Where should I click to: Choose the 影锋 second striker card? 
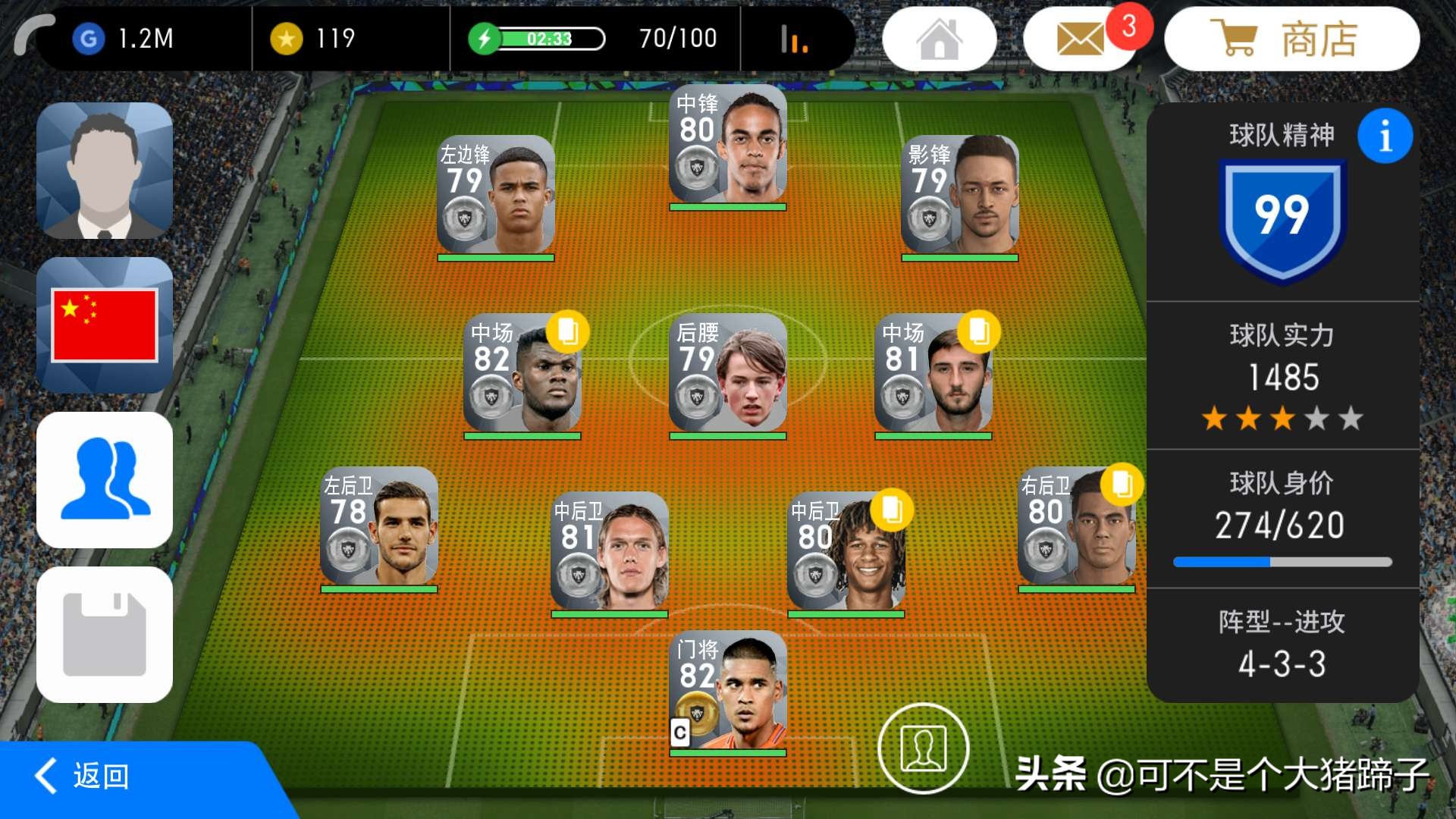959,196
